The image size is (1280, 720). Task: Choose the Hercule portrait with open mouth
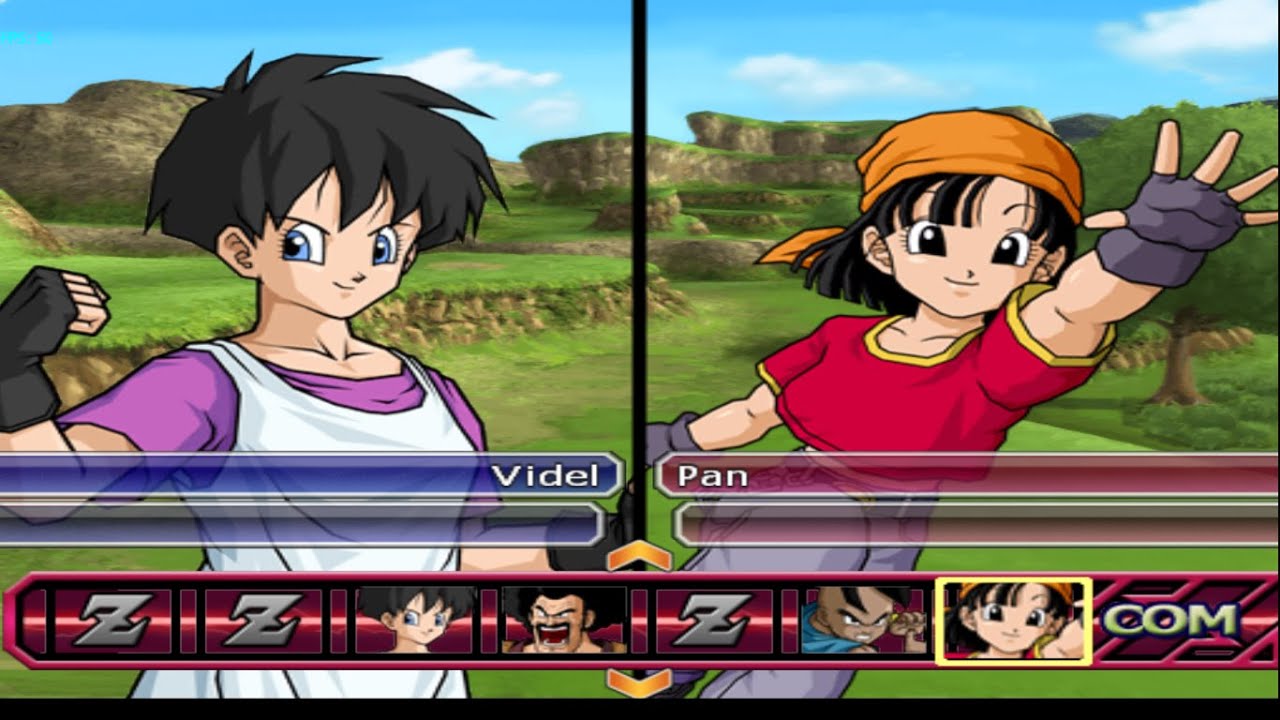tap(563, 620)
